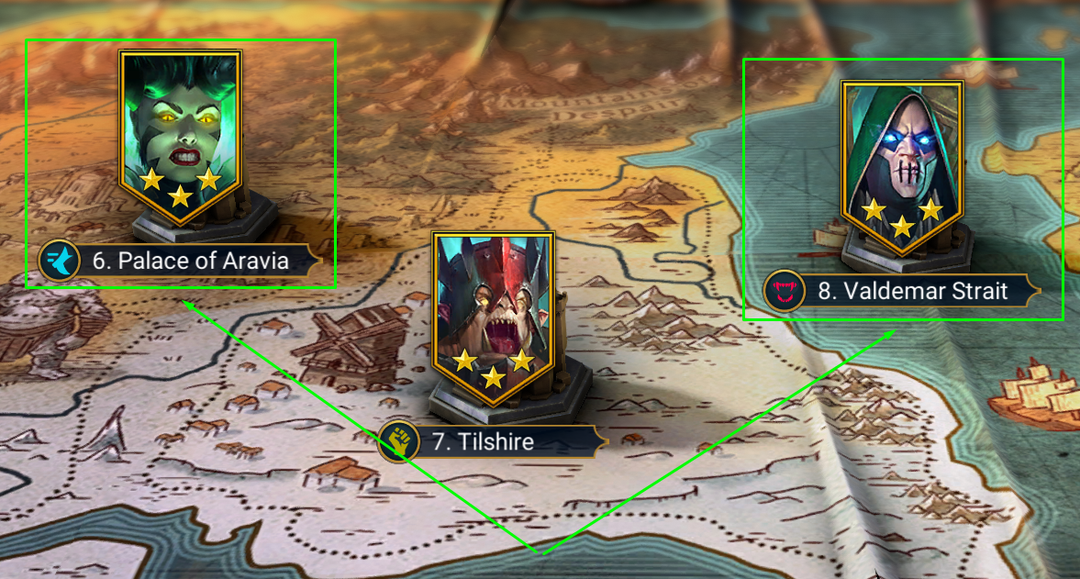Open the Palace of Aravia stage

(190, 262)
